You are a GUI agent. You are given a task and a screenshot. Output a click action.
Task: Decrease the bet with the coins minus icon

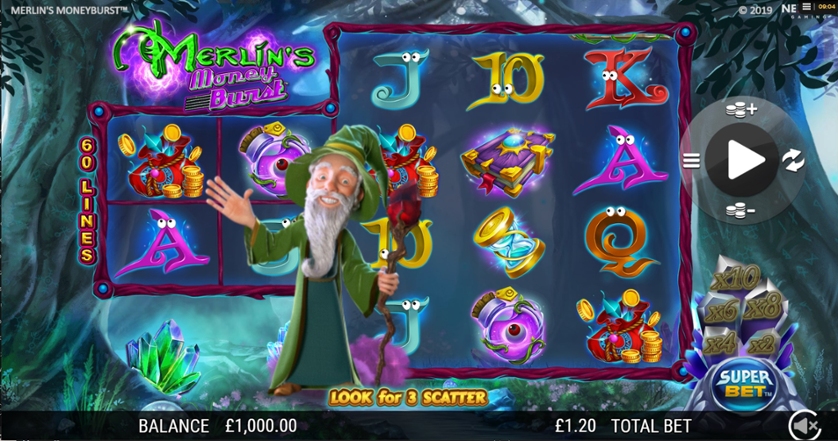pyautogui.click(x=742, y=210)
